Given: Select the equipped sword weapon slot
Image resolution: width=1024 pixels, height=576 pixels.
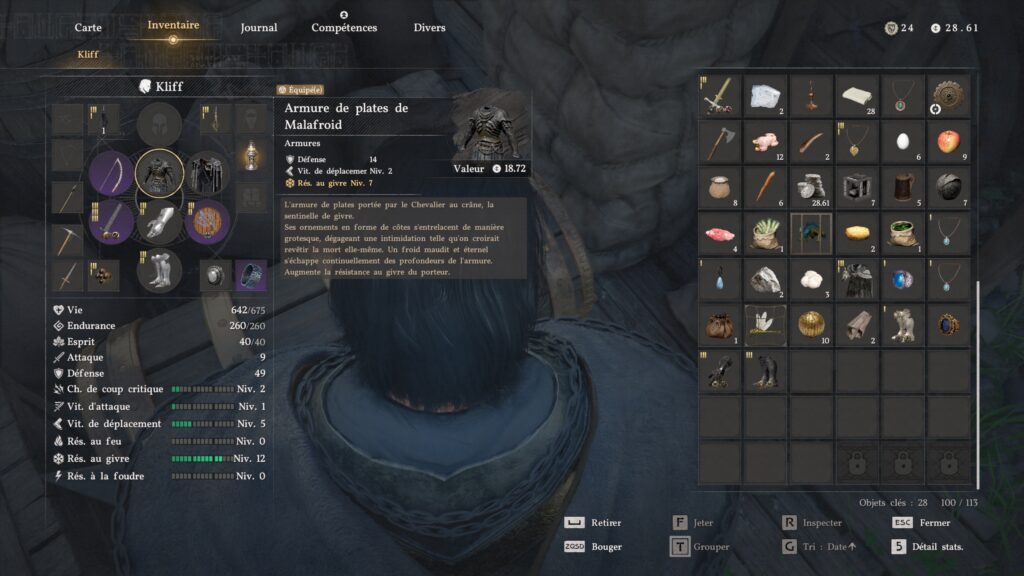Looking at the screenshot, I should tap(111, 221).
